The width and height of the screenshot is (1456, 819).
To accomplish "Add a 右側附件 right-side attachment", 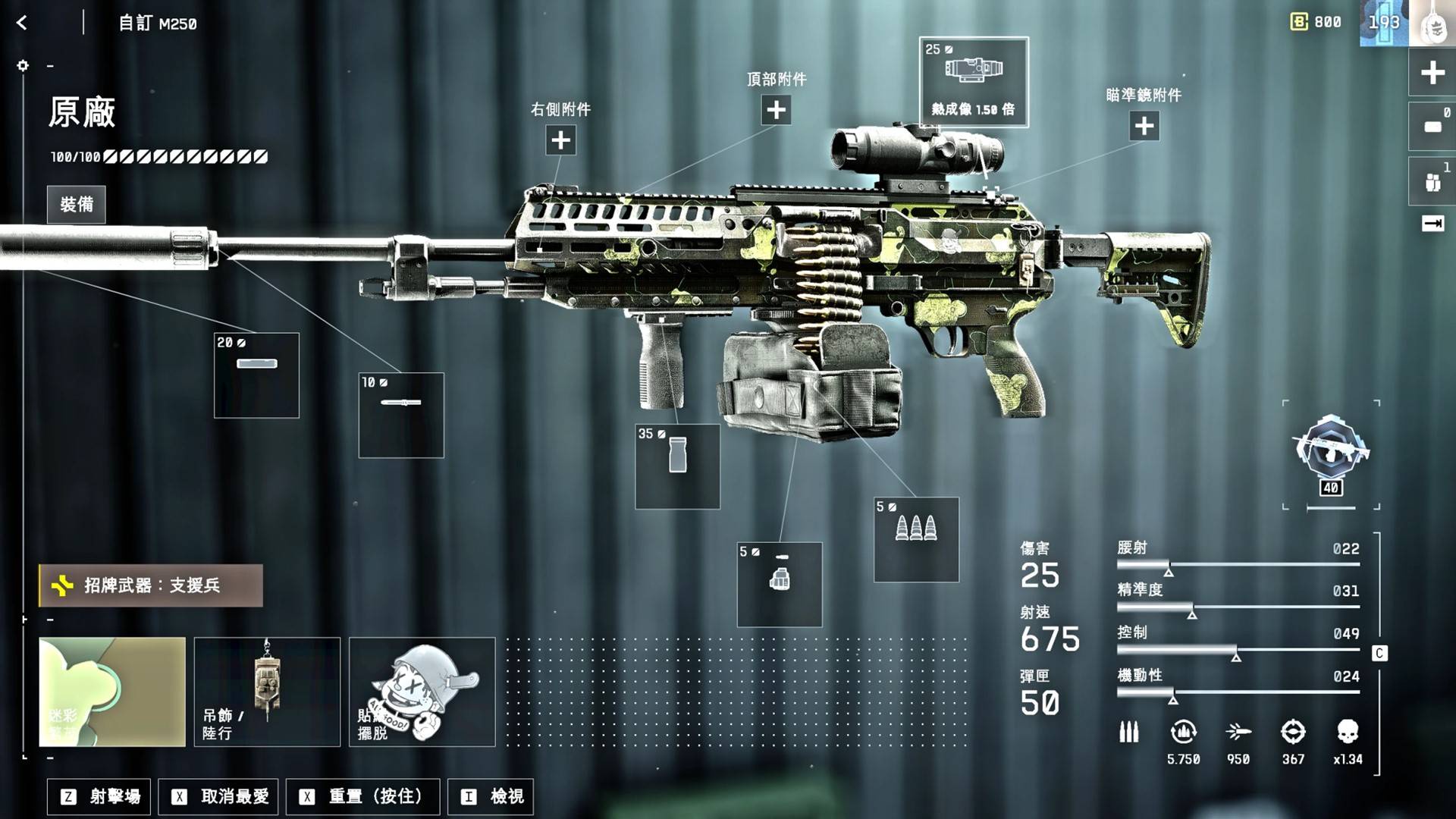I will pos(560,140).
